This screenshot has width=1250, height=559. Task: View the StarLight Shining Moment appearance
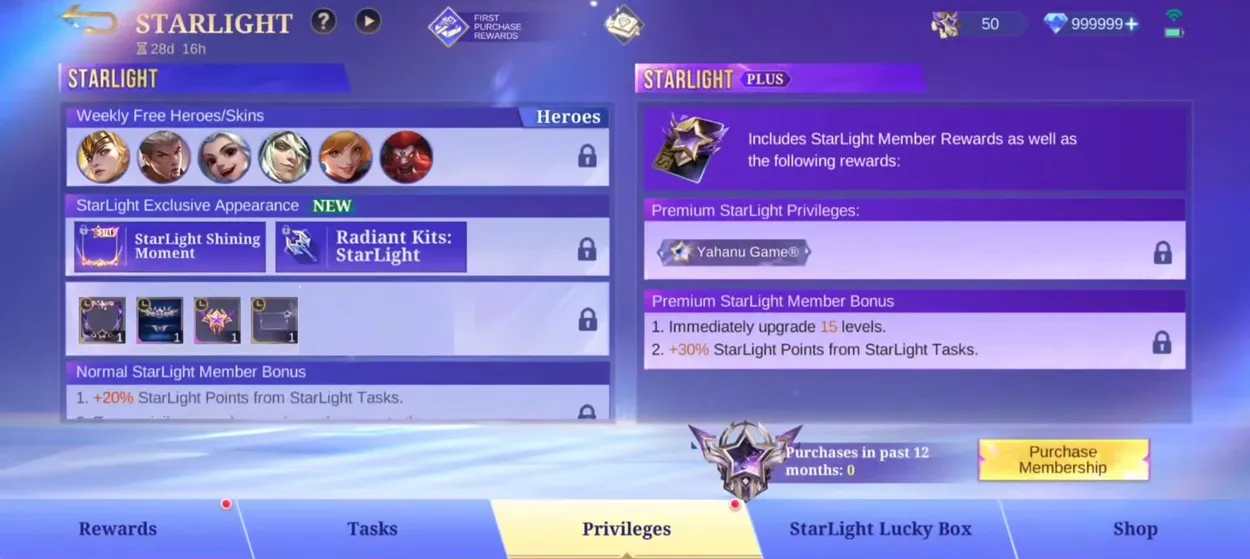171,247
